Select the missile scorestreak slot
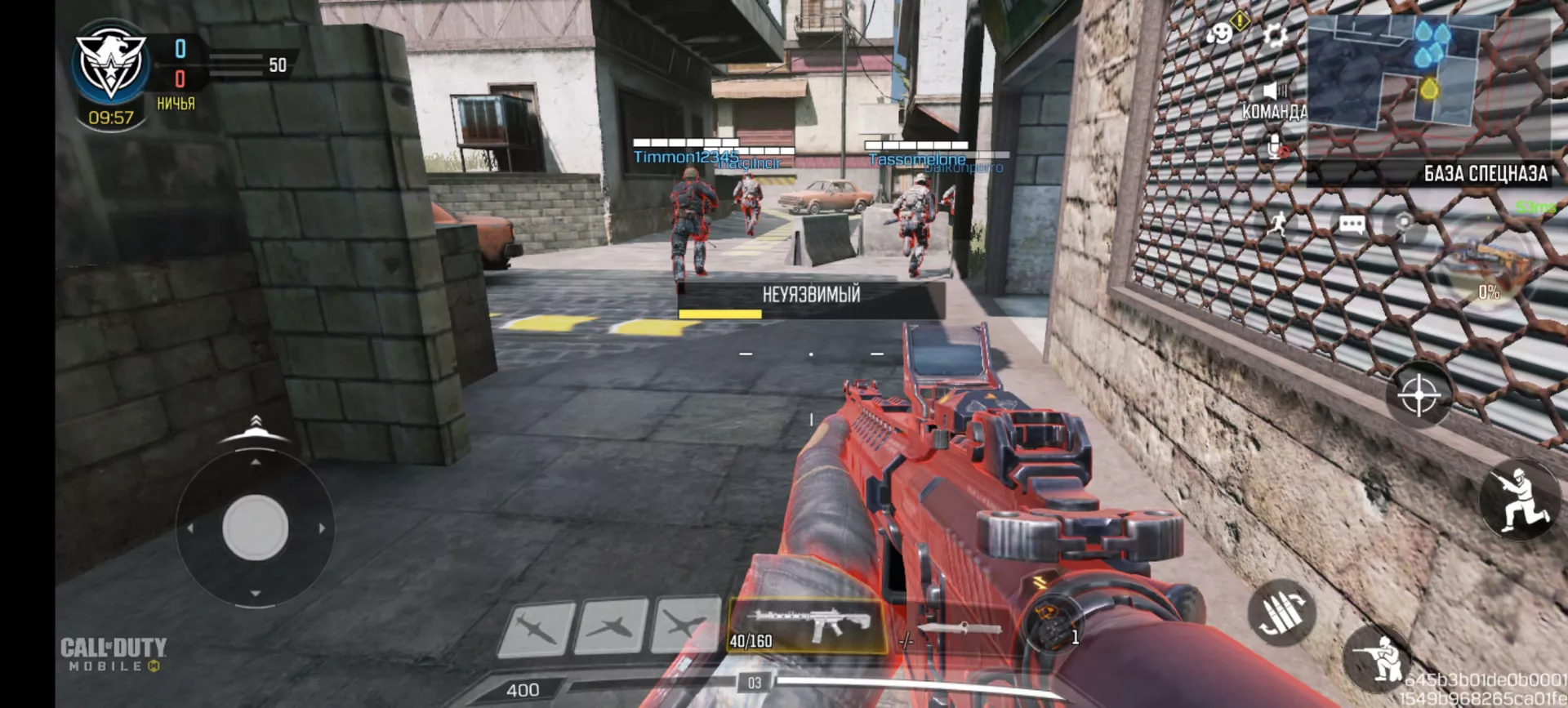 click(x=536, y=628)
